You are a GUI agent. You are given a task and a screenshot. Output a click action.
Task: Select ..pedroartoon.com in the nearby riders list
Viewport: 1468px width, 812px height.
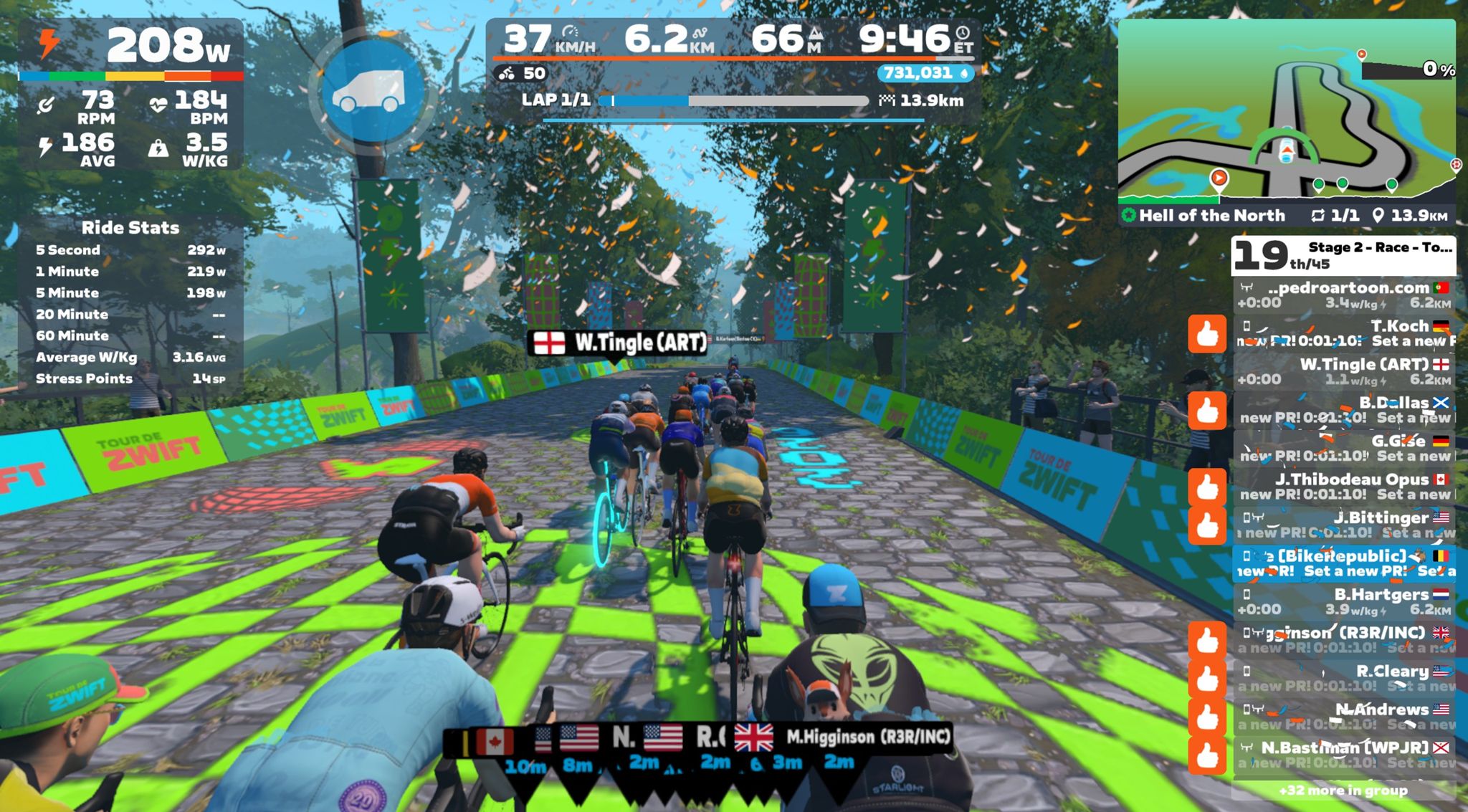[1344, 295]
